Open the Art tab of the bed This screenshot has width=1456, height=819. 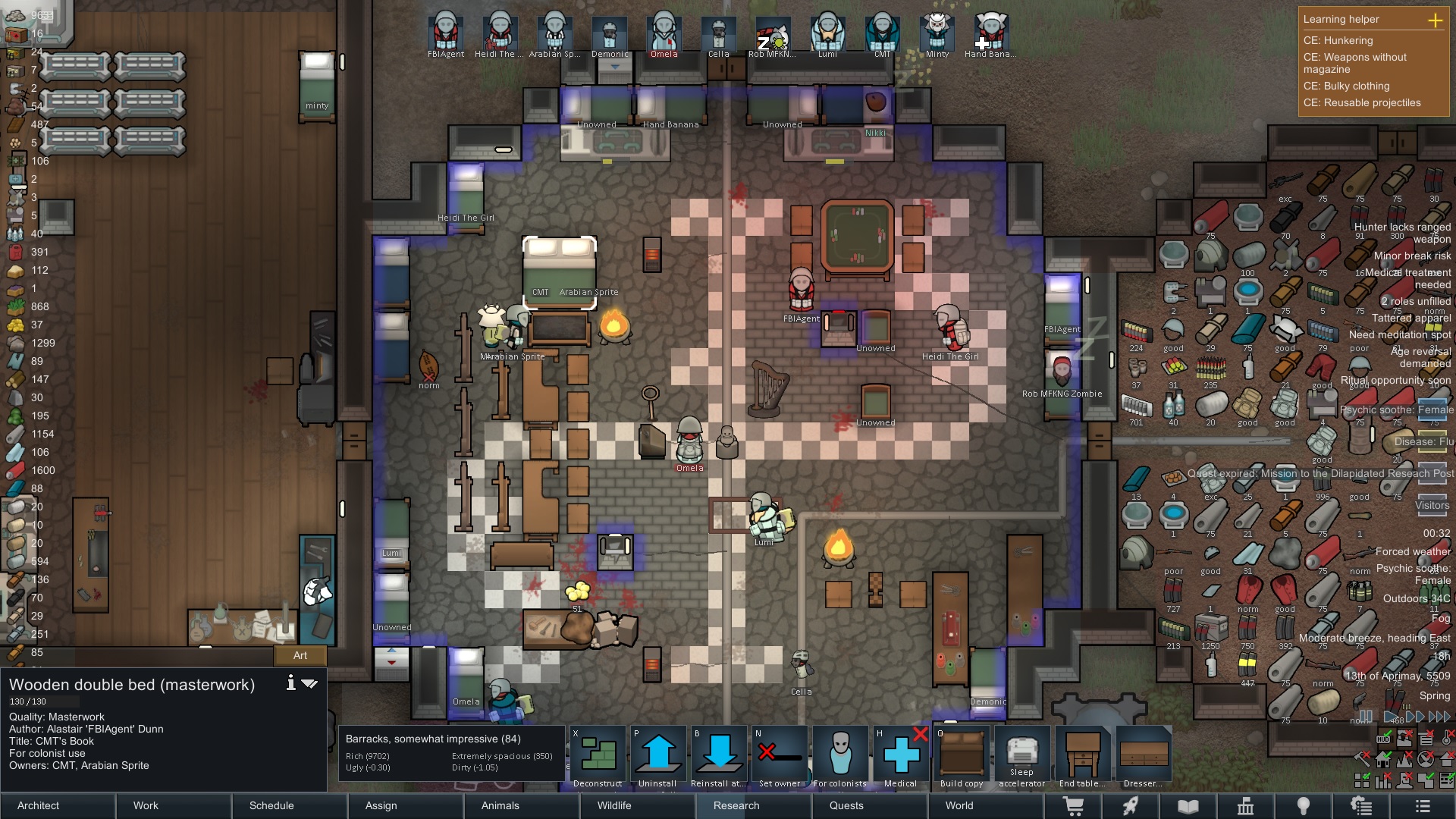click(x=300, y=656)
